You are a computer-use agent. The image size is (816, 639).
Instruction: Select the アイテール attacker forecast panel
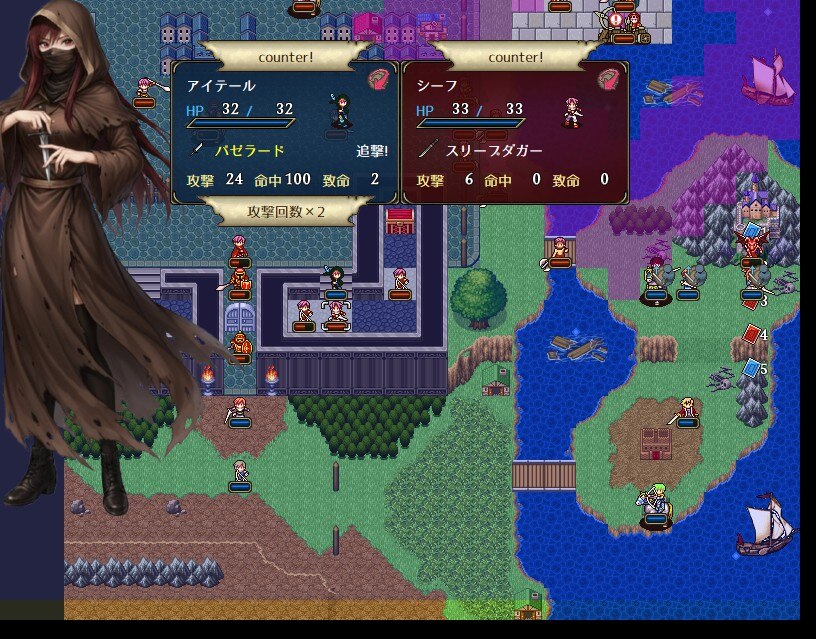pyautogui.click(x=285, y=132)
